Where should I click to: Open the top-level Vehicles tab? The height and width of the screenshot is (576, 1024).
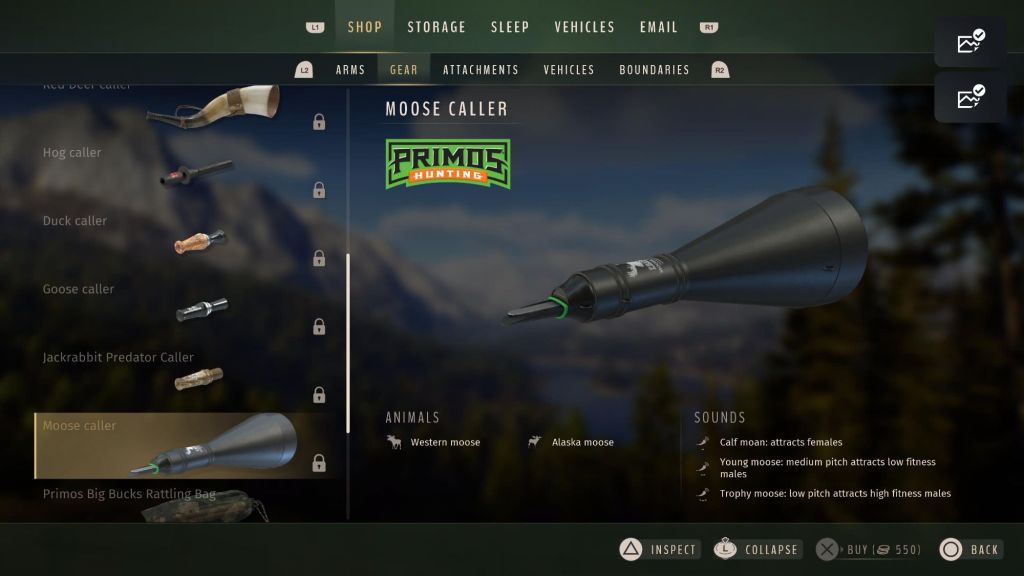tap(584, 27)
